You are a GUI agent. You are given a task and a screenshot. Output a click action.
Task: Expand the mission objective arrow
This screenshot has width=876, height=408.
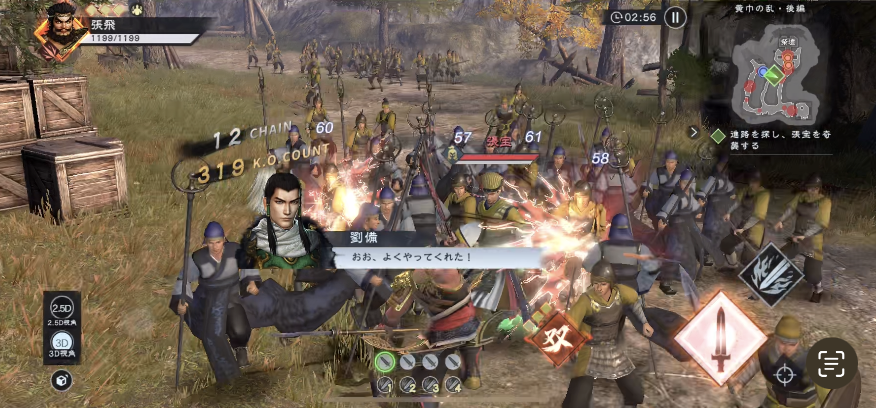pyautogui.click(x=694, y=131)
